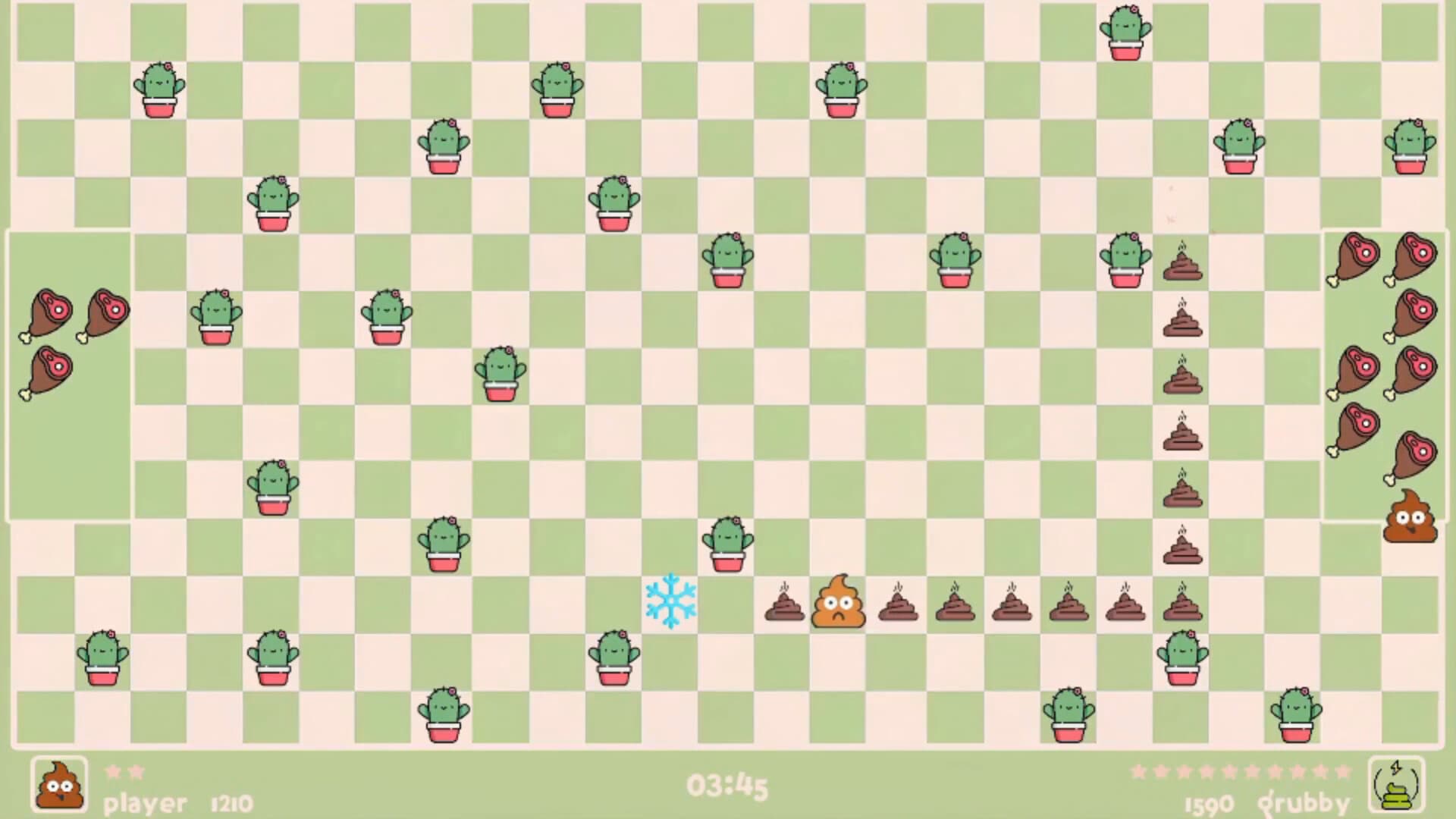Click the 03:45 match timer
The height and width of the screenshot is (819, 1456).
pos(727,786)
